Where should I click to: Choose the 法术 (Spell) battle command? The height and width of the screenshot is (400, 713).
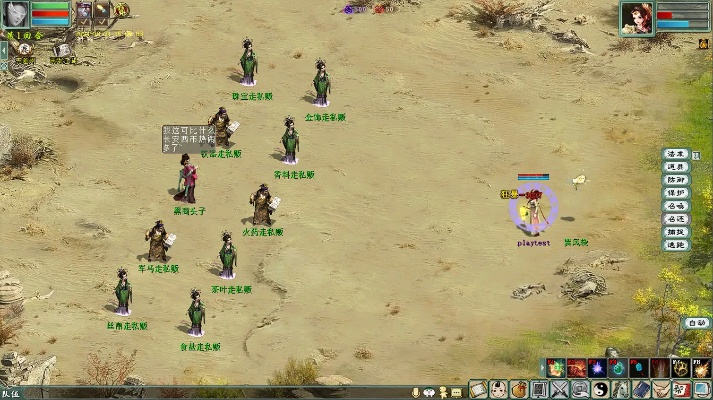coord(676,155)
